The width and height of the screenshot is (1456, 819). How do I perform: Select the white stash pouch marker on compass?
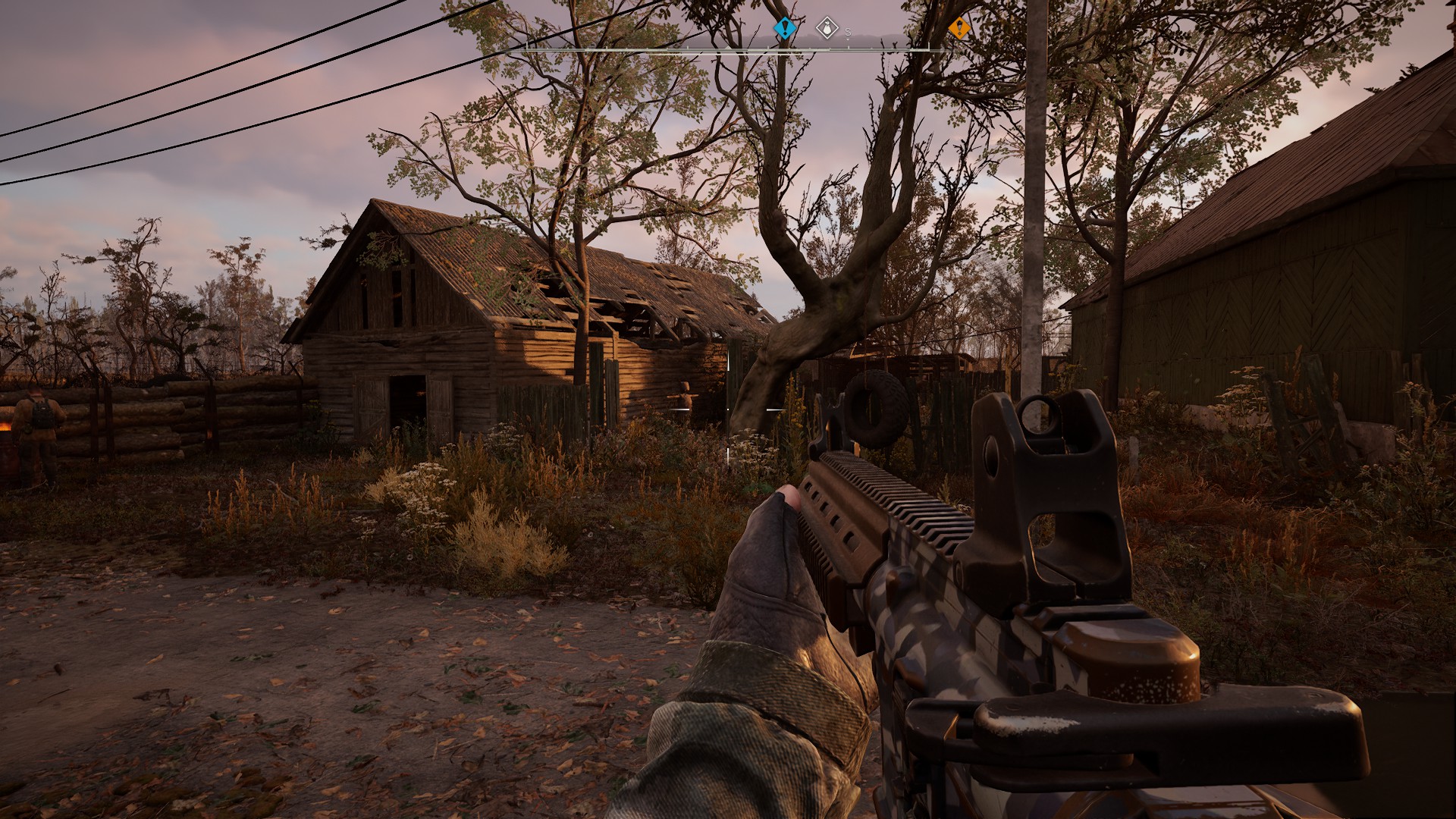[x=827, y=29]
